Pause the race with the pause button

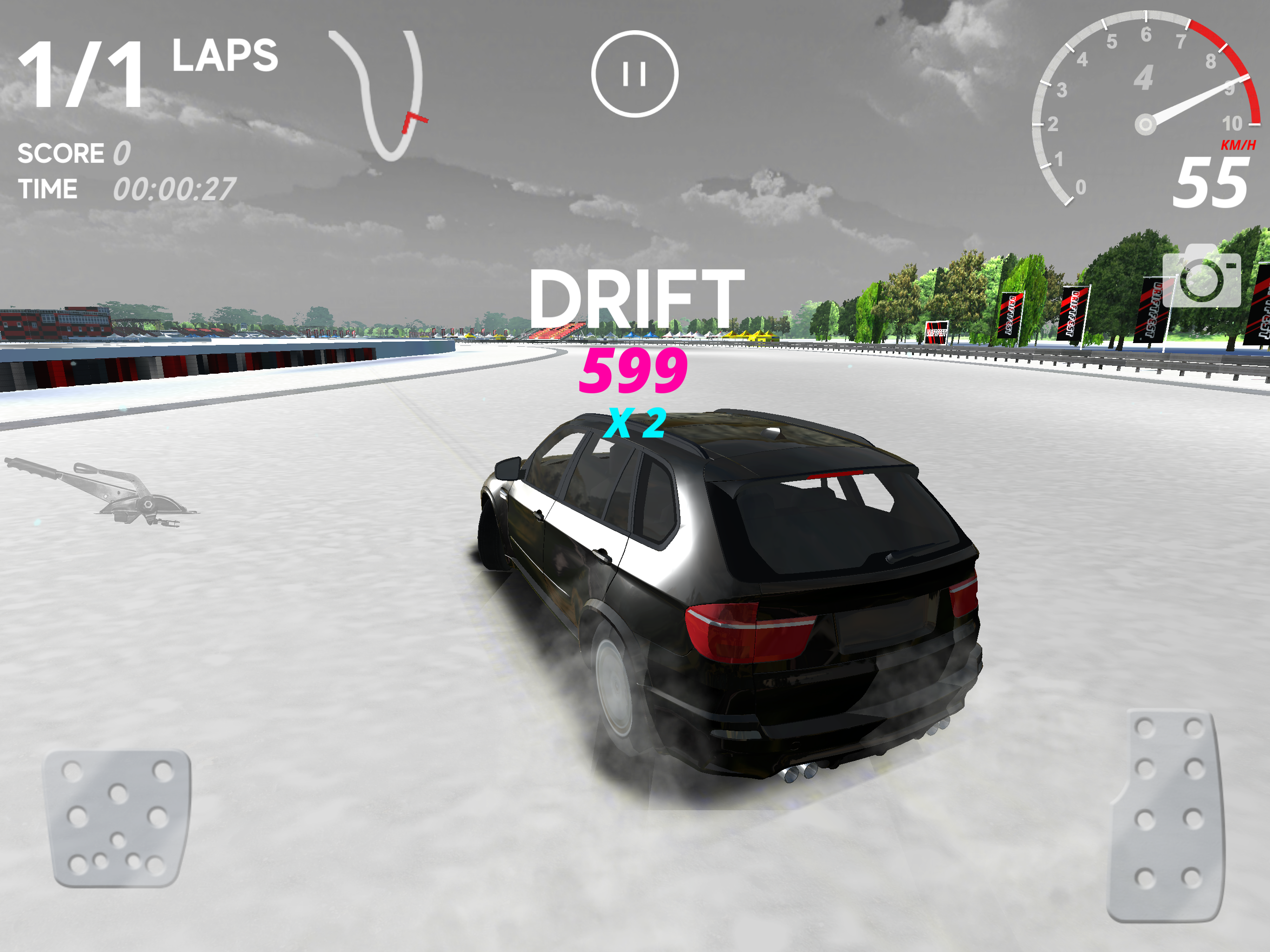[635, 74]
